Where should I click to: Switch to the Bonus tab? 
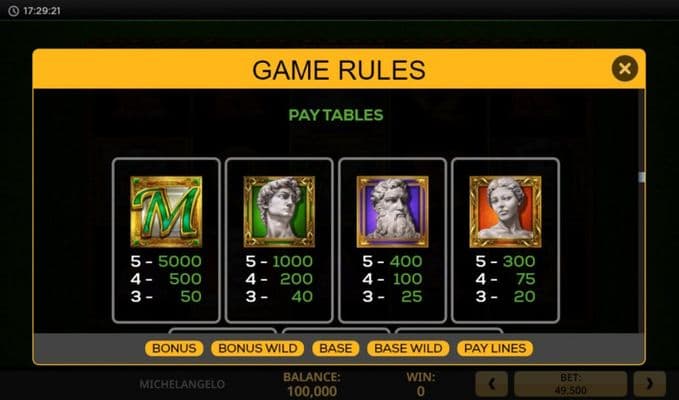coord(174,349)
